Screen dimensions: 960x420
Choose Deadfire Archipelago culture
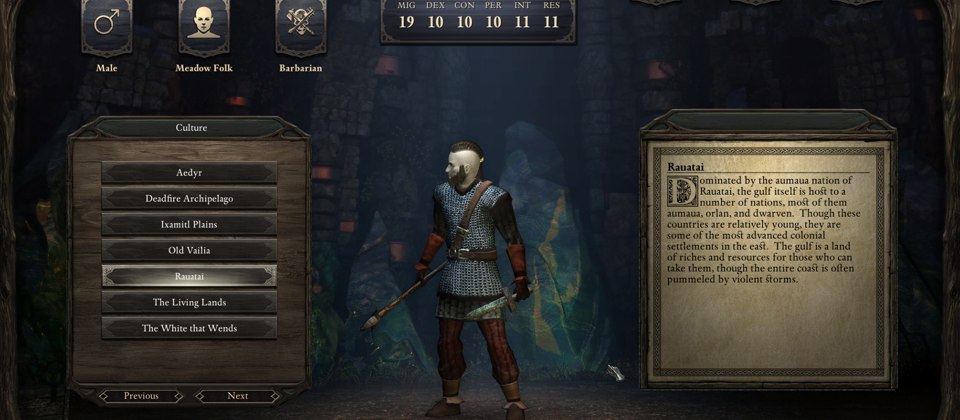(189, 199)
